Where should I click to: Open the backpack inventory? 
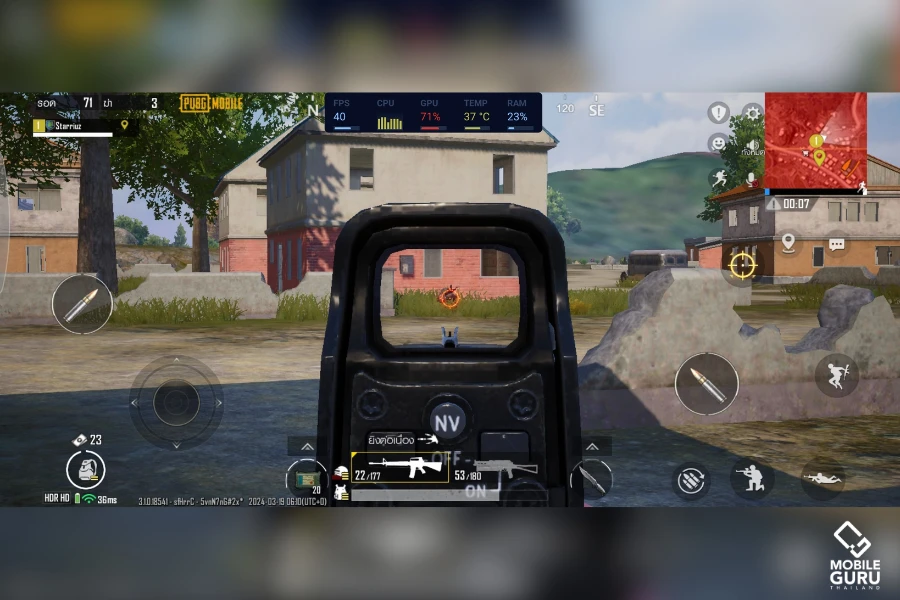pos(86,468)
